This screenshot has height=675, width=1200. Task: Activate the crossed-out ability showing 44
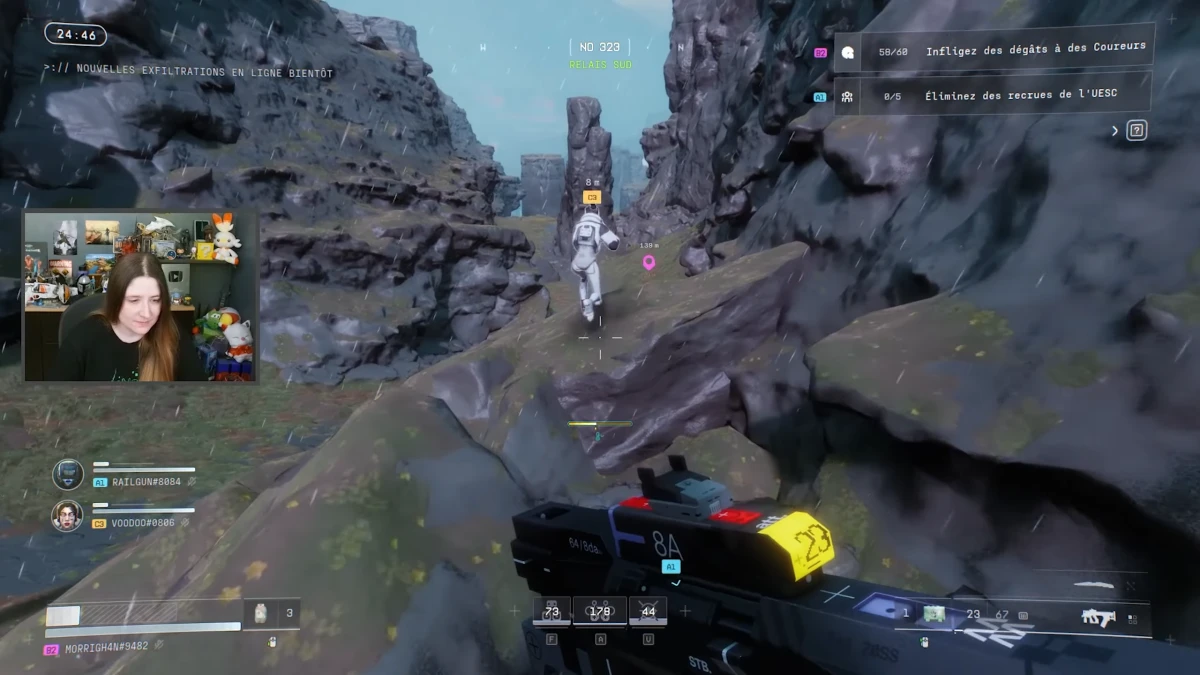(648, 611)
